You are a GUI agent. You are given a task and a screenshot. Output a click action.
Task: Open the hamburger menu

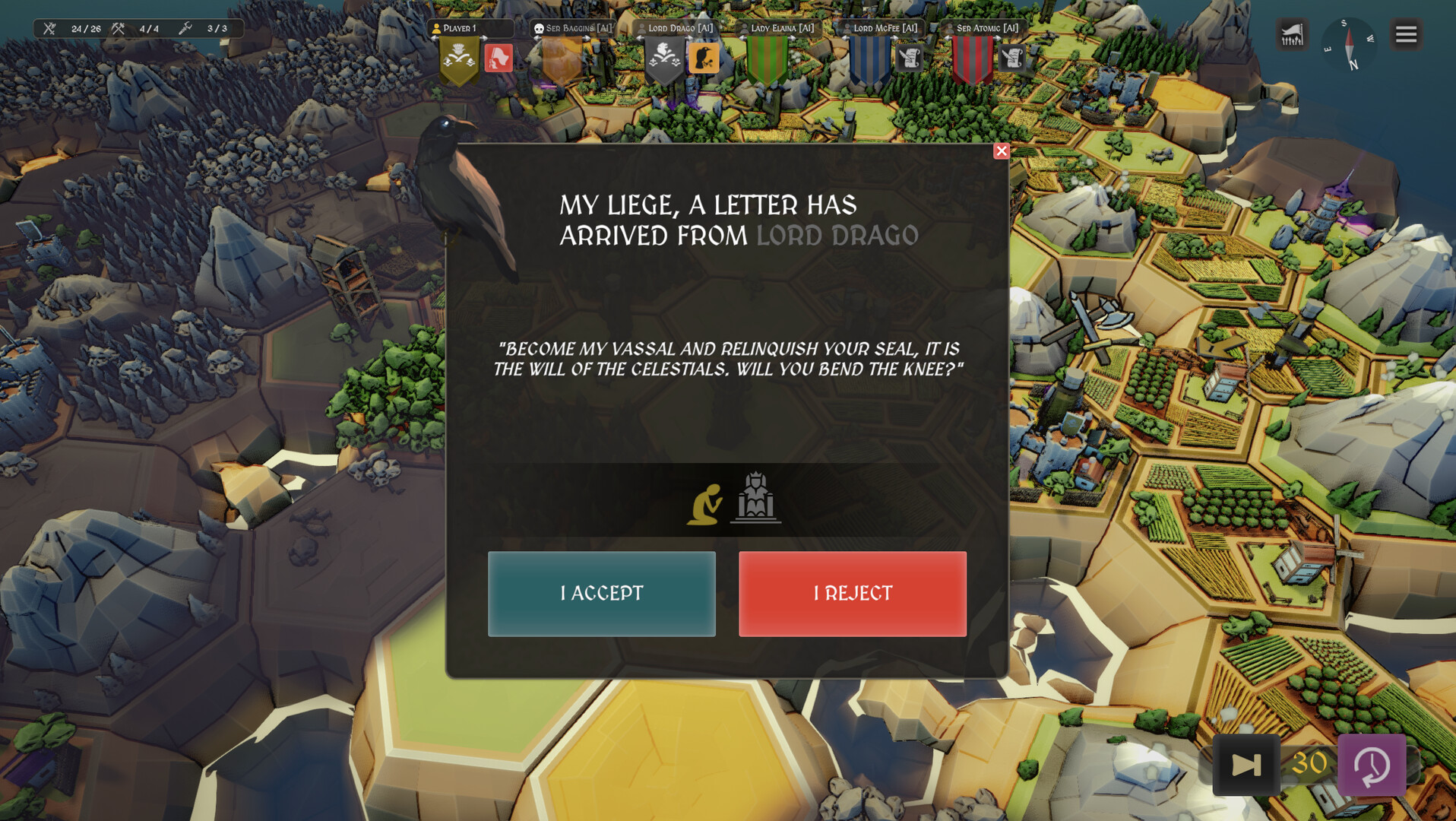[x=1405, y=34]
